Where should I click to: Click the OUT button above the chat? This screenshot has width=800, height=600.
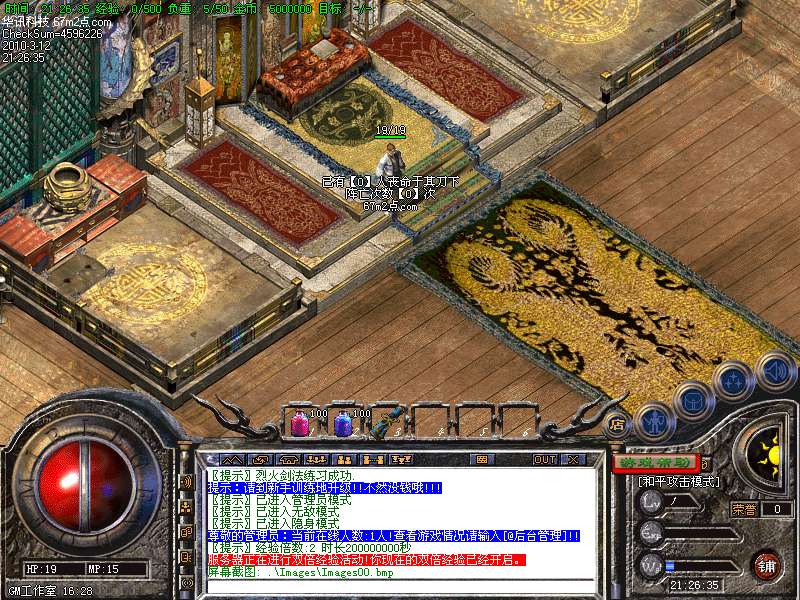coord(544,459)
